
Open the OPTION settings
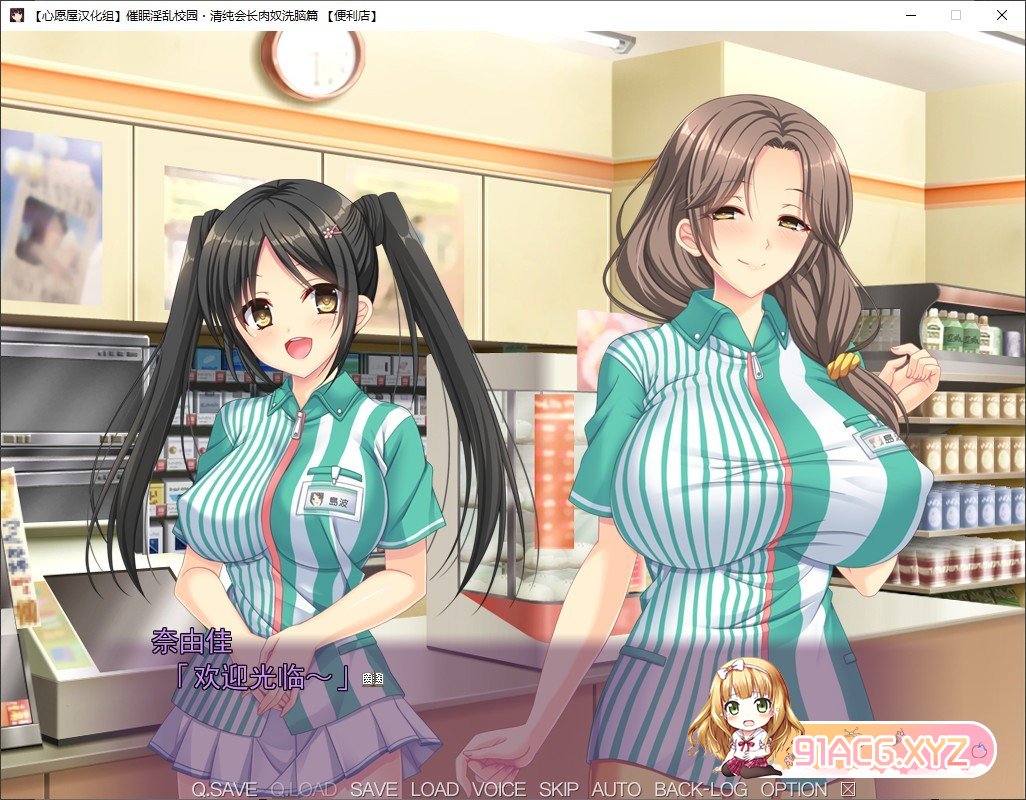(x=794, y=789)
